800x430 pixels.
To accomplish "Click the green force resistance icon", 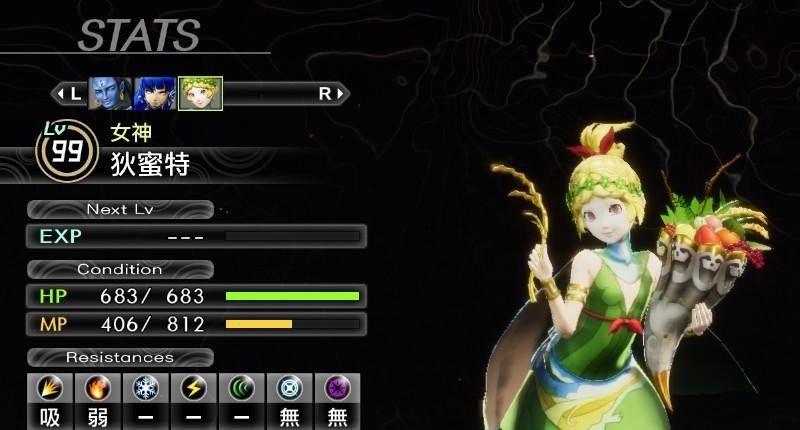I will (x=242, y=389).
